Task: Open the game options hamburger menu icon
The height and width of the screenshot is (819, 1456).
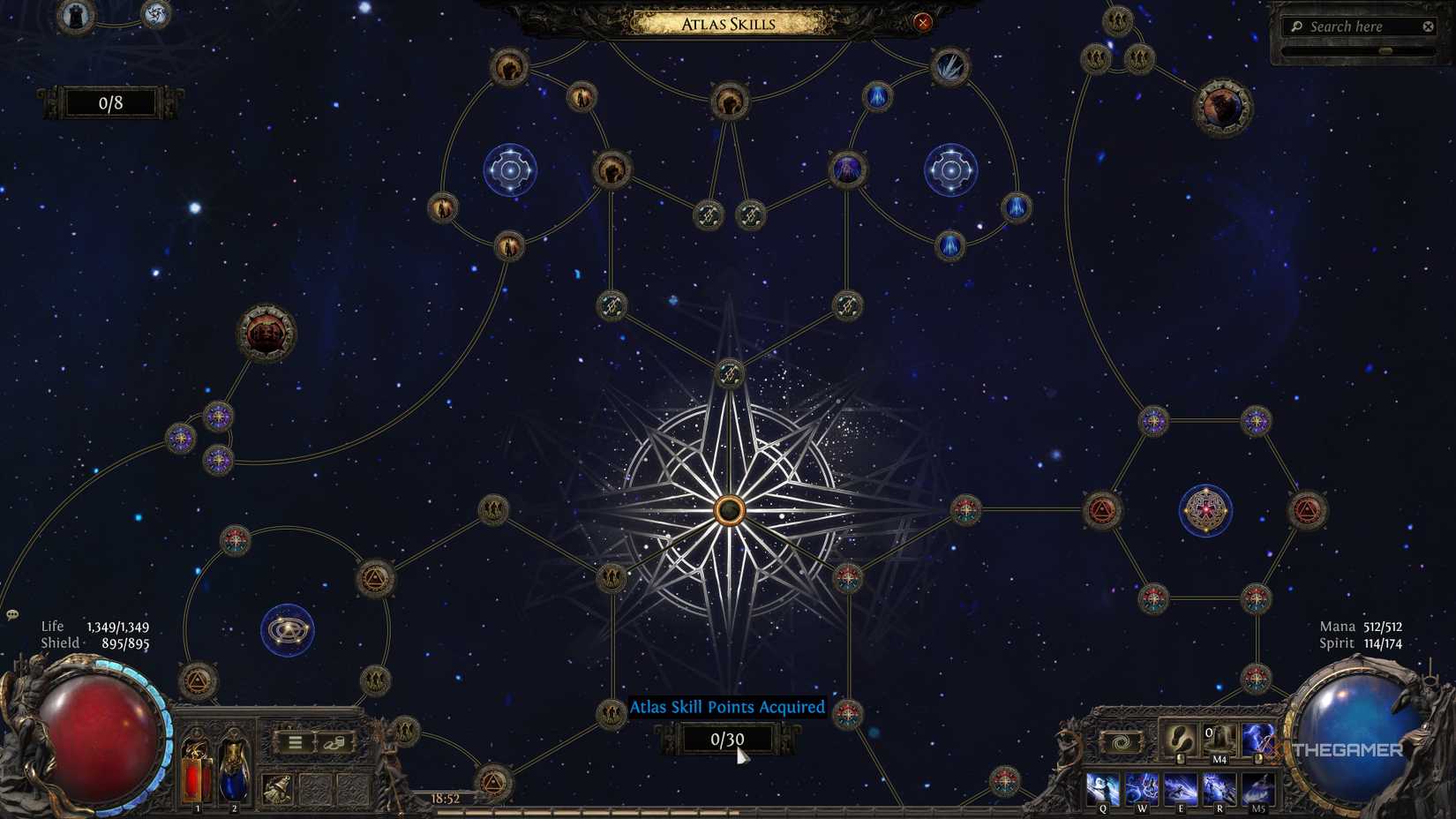Action: click(x=294, y=742)
